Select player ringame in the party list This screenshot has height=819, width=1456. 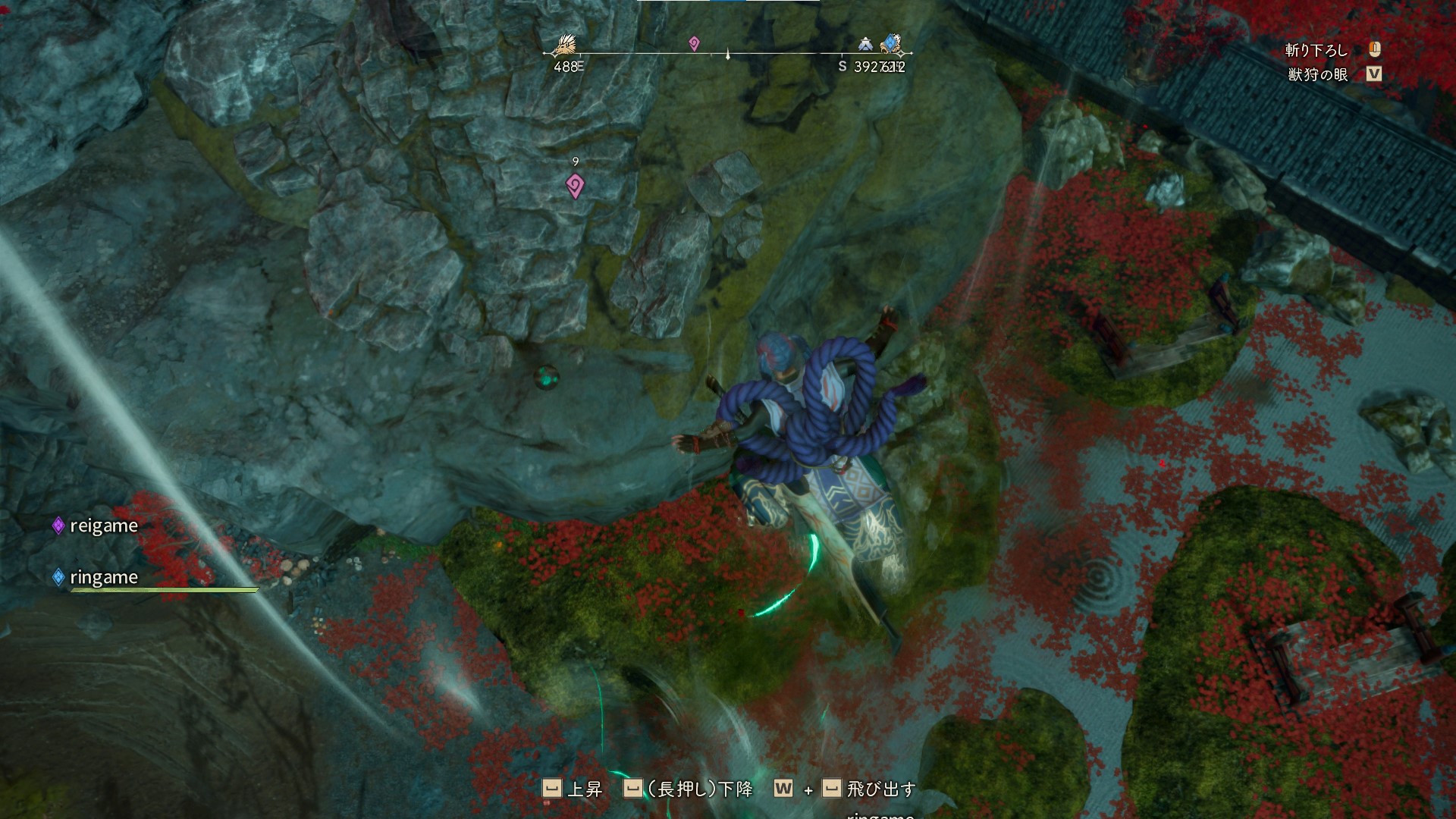103,578
